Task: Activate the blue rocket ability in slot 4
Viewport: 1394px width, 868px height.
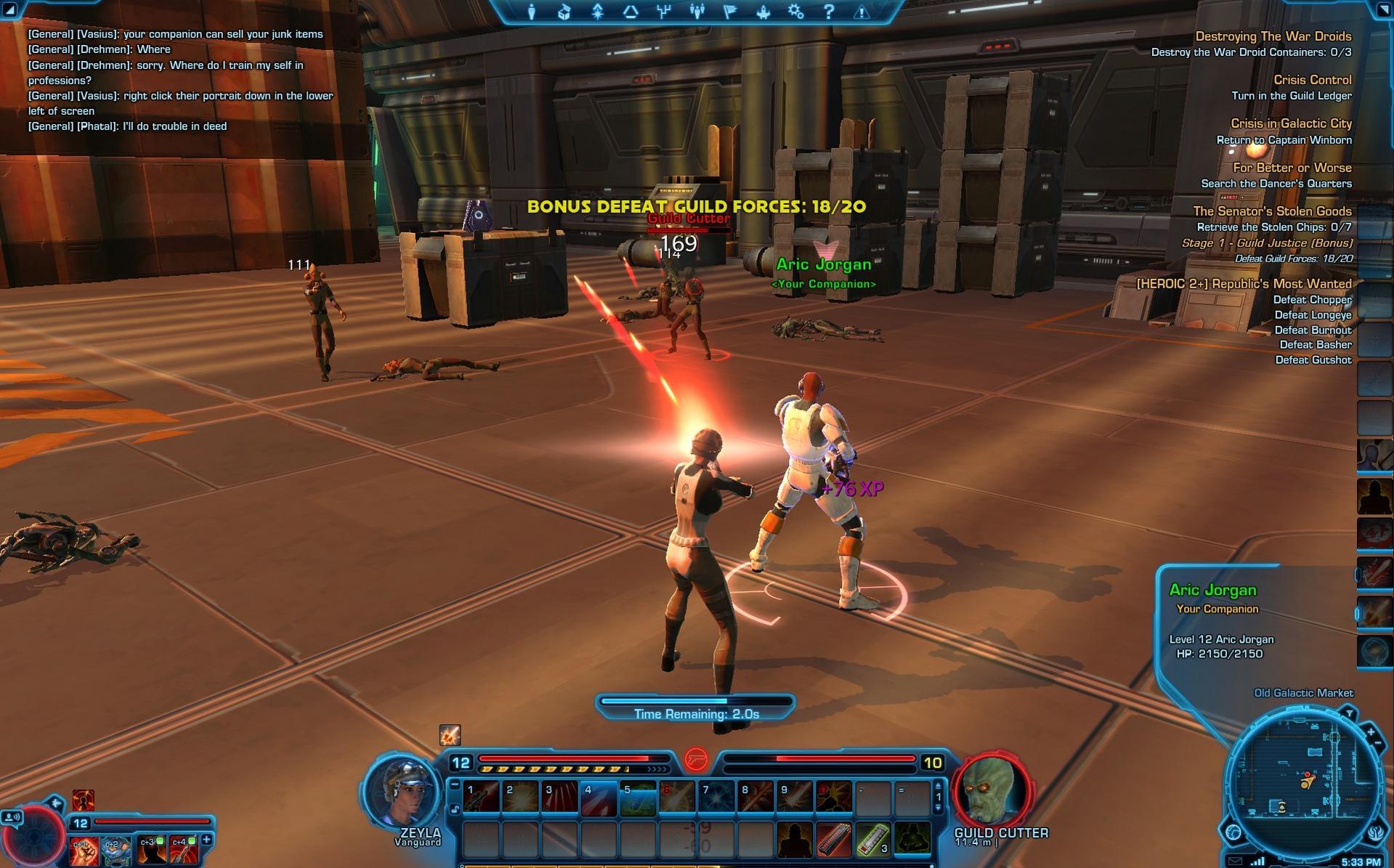Action: 599,797
